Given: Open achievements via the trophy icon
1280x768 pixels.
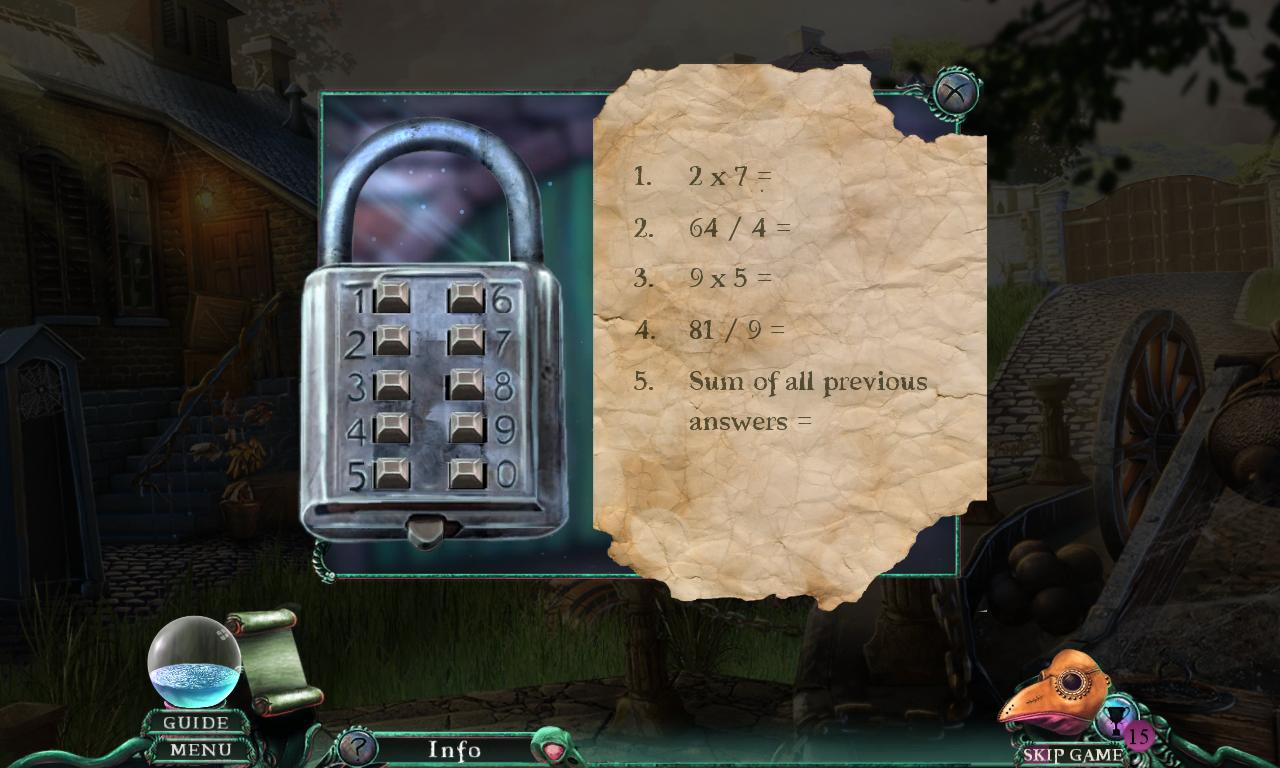Looking at the screenshot, I should click(1115, 717).
